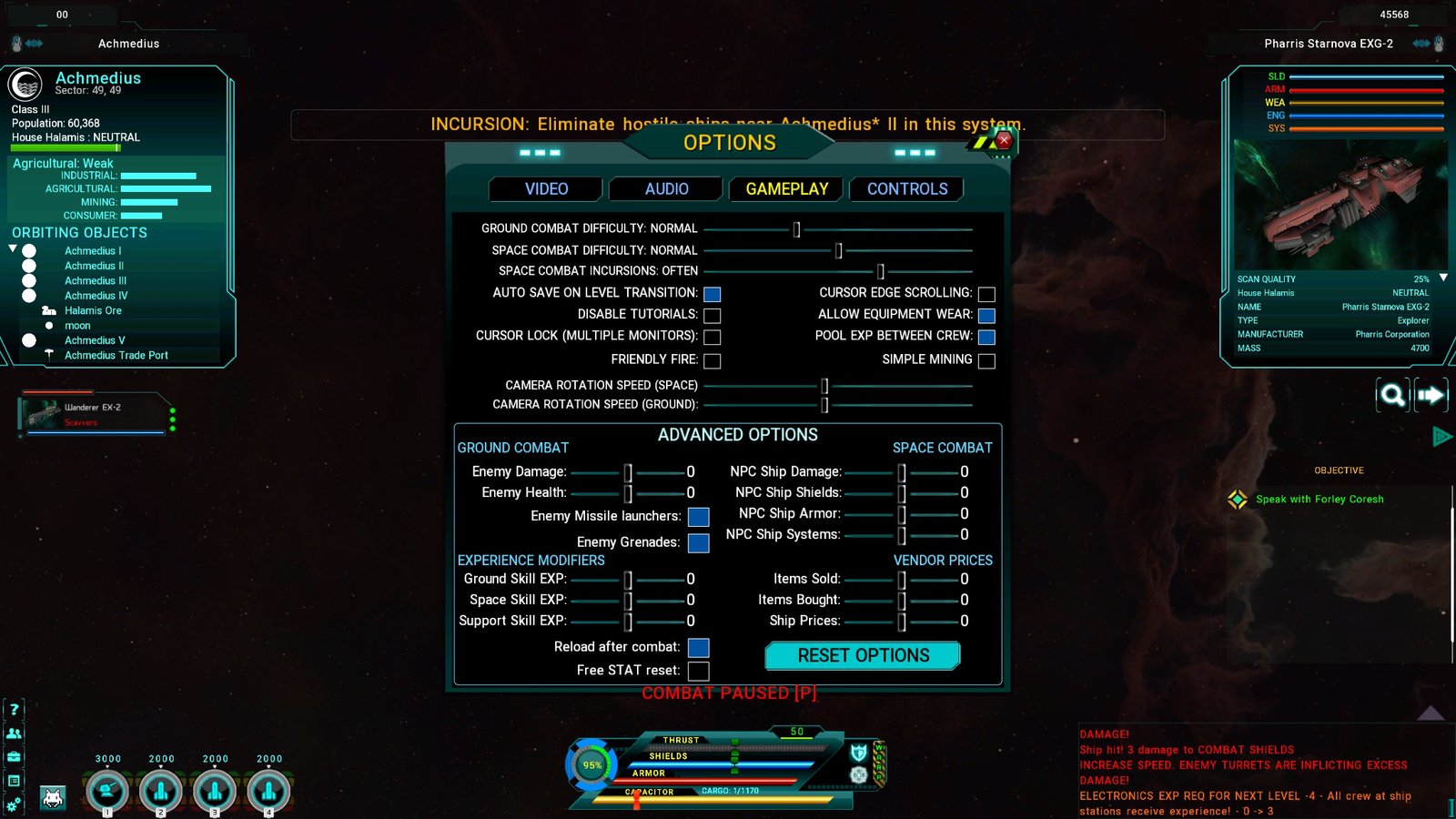
Task: Select Achmedius Trade Port in orbiting objects
Action: (x=116, y=356)
